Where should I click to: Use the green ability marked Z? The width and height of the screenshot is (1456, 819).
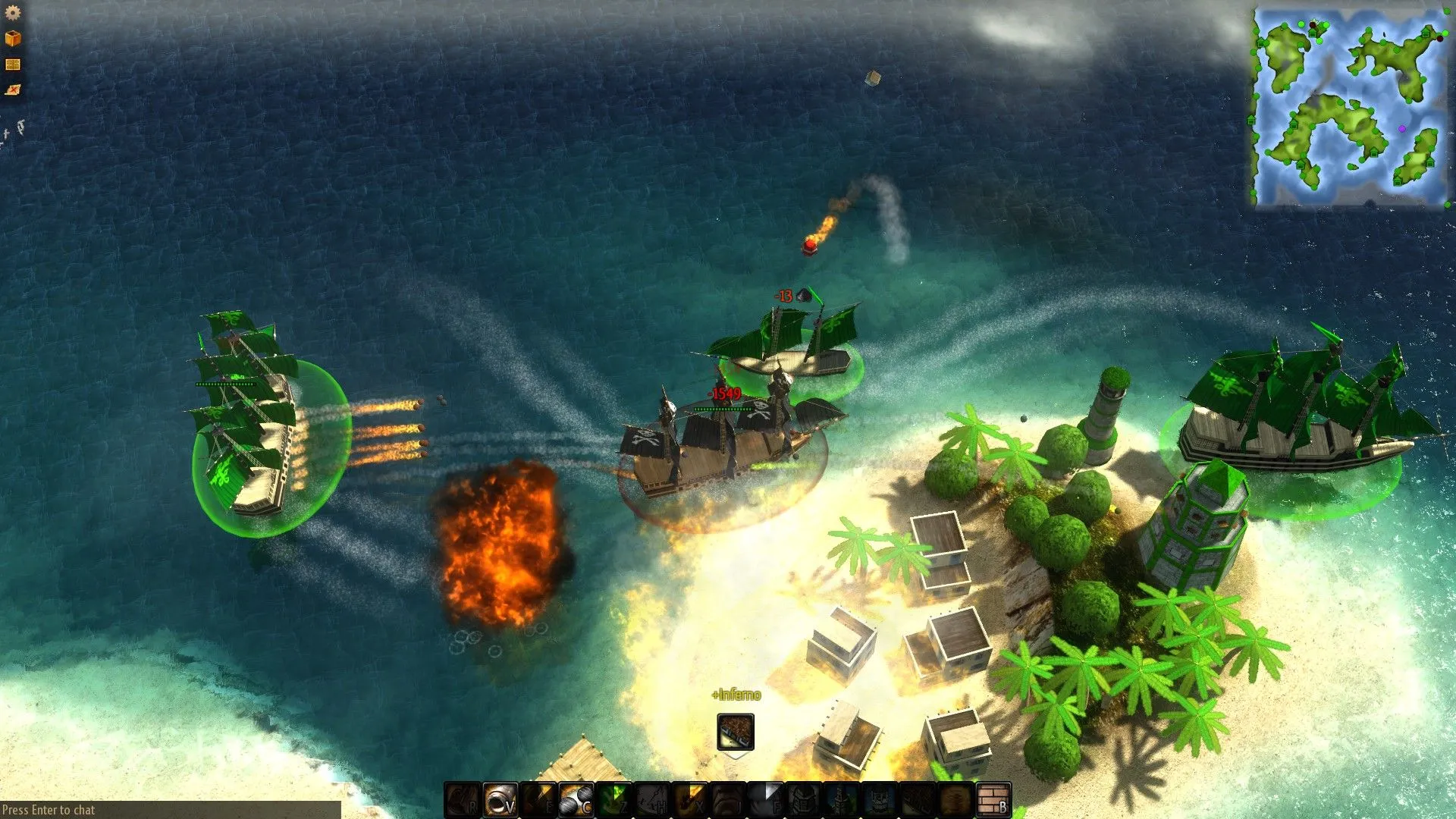614,800
